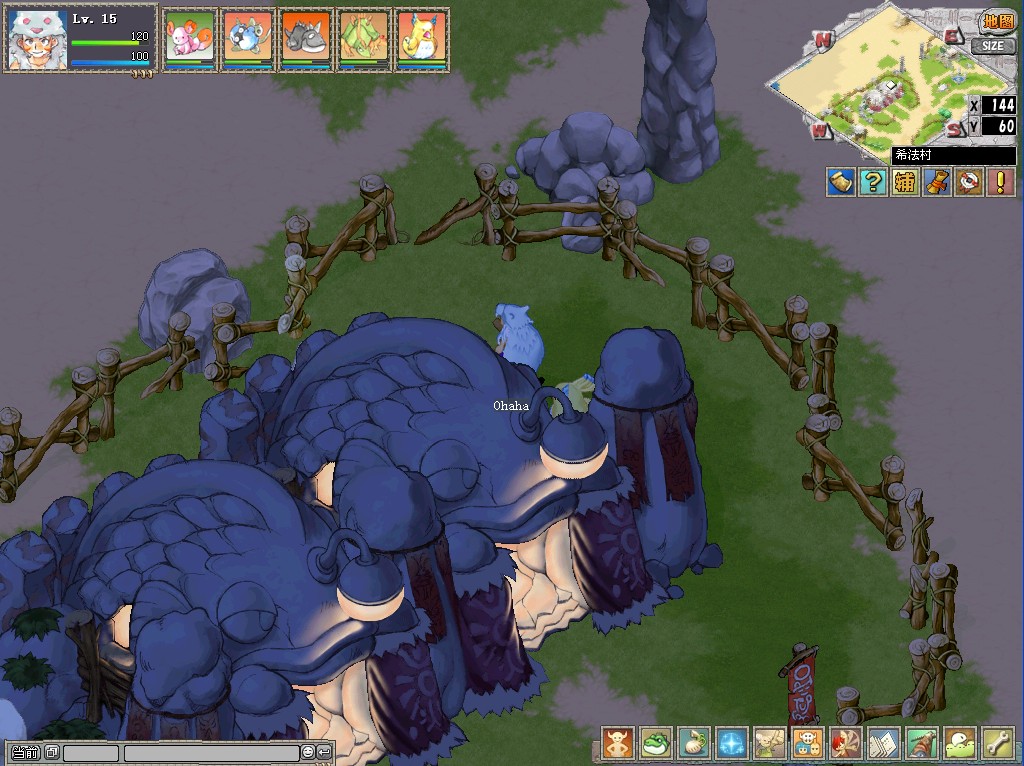Screen dimensions: 1024x766
Task: Click the 輔 assist button
Action: coord(905,182)
